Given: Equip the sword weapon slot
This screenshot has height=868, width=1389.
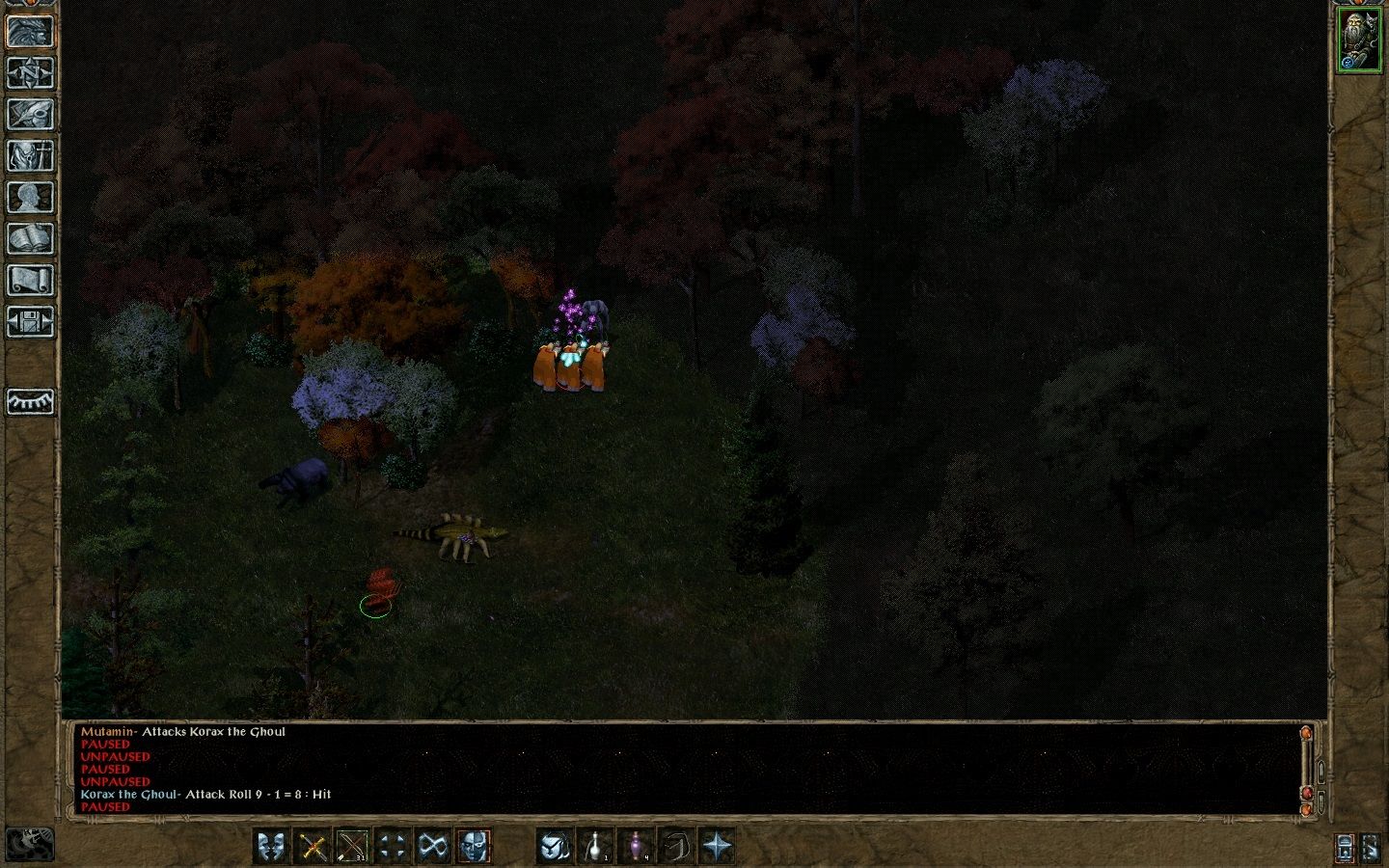Looking at the screenshot, I should coord(313,847).
